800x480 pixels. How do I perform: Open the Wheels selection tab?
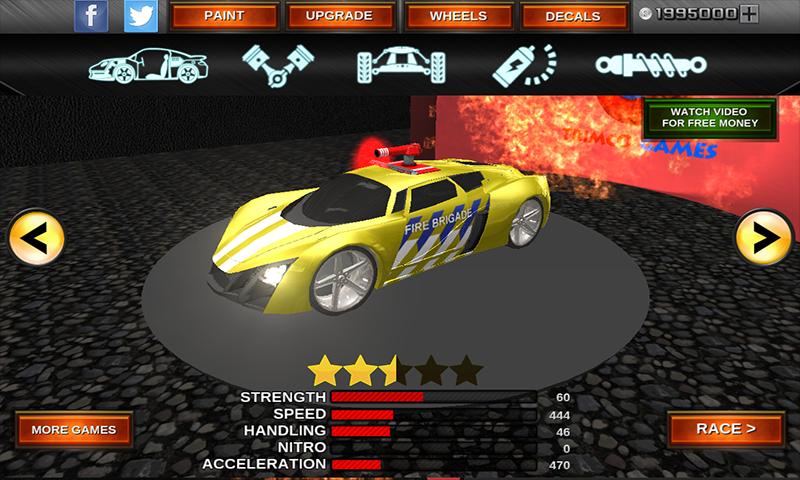[x=458, y=16]
